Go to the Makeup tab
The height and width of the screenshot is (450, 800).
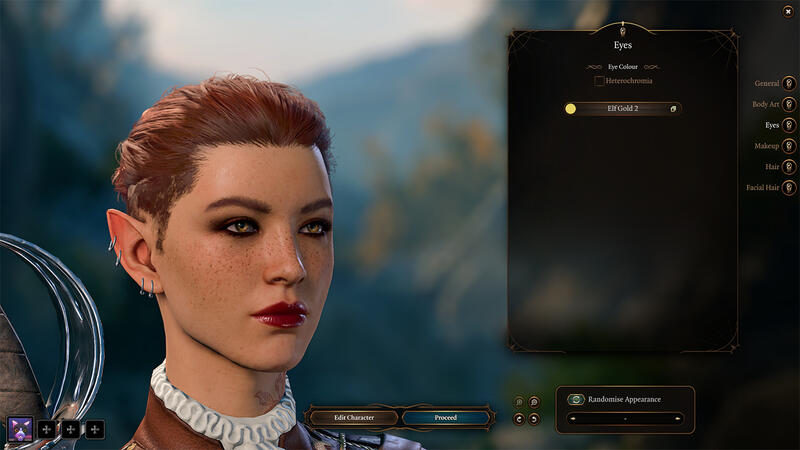point(789,146)
